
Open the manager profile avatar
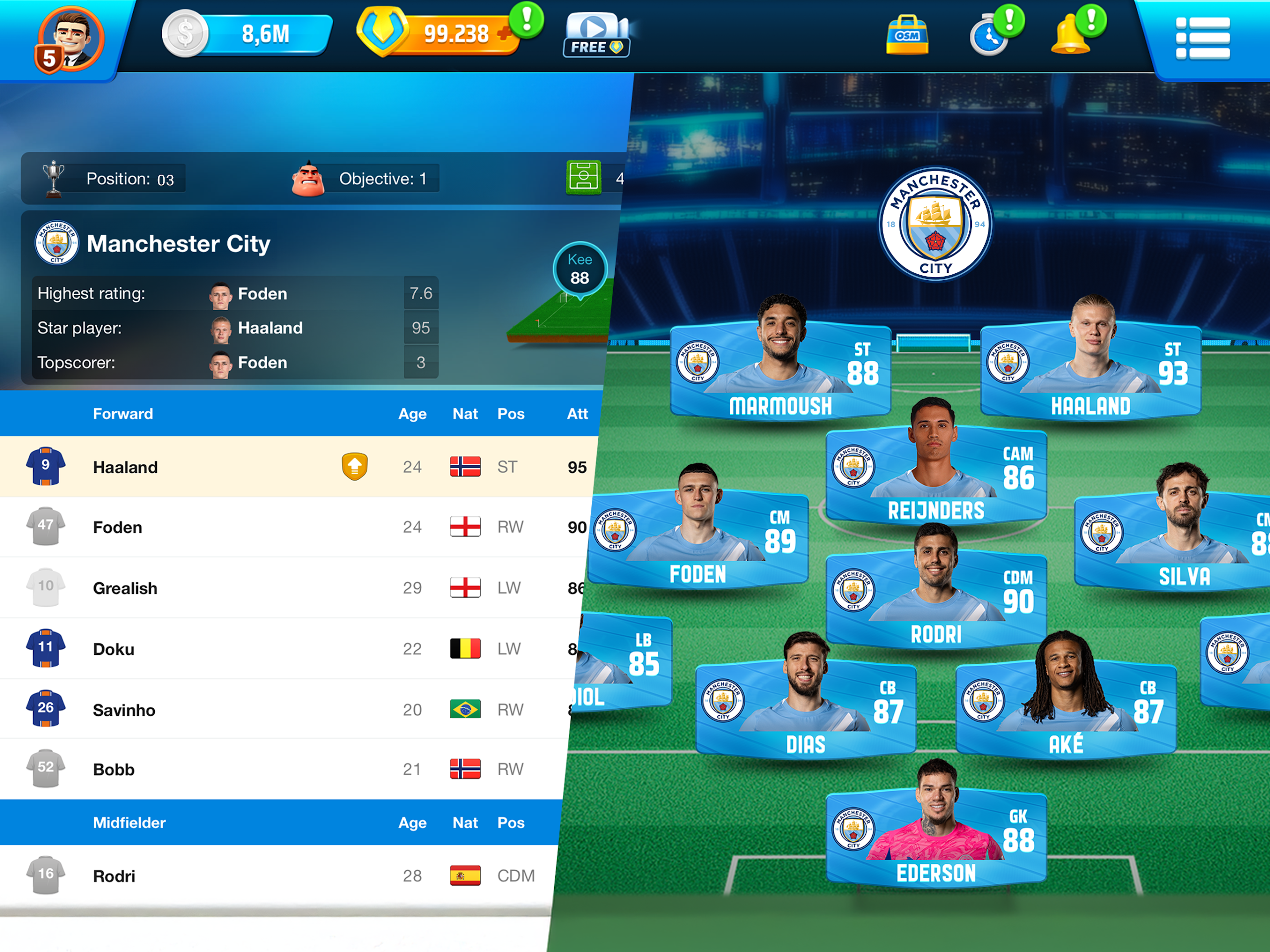coord(69,40)
